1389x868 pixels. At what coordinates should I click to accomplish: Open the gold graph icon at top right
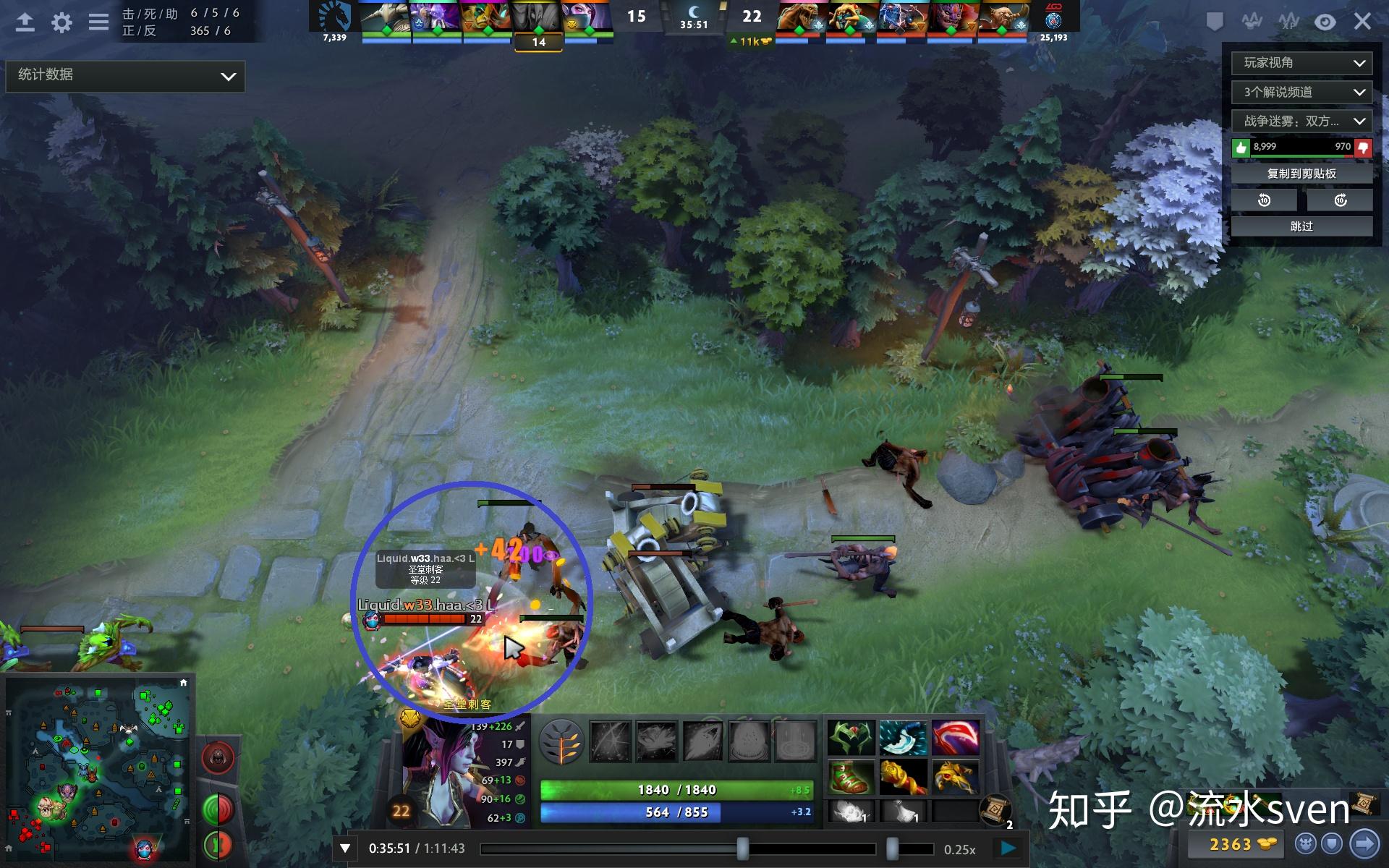(1251, 22)
